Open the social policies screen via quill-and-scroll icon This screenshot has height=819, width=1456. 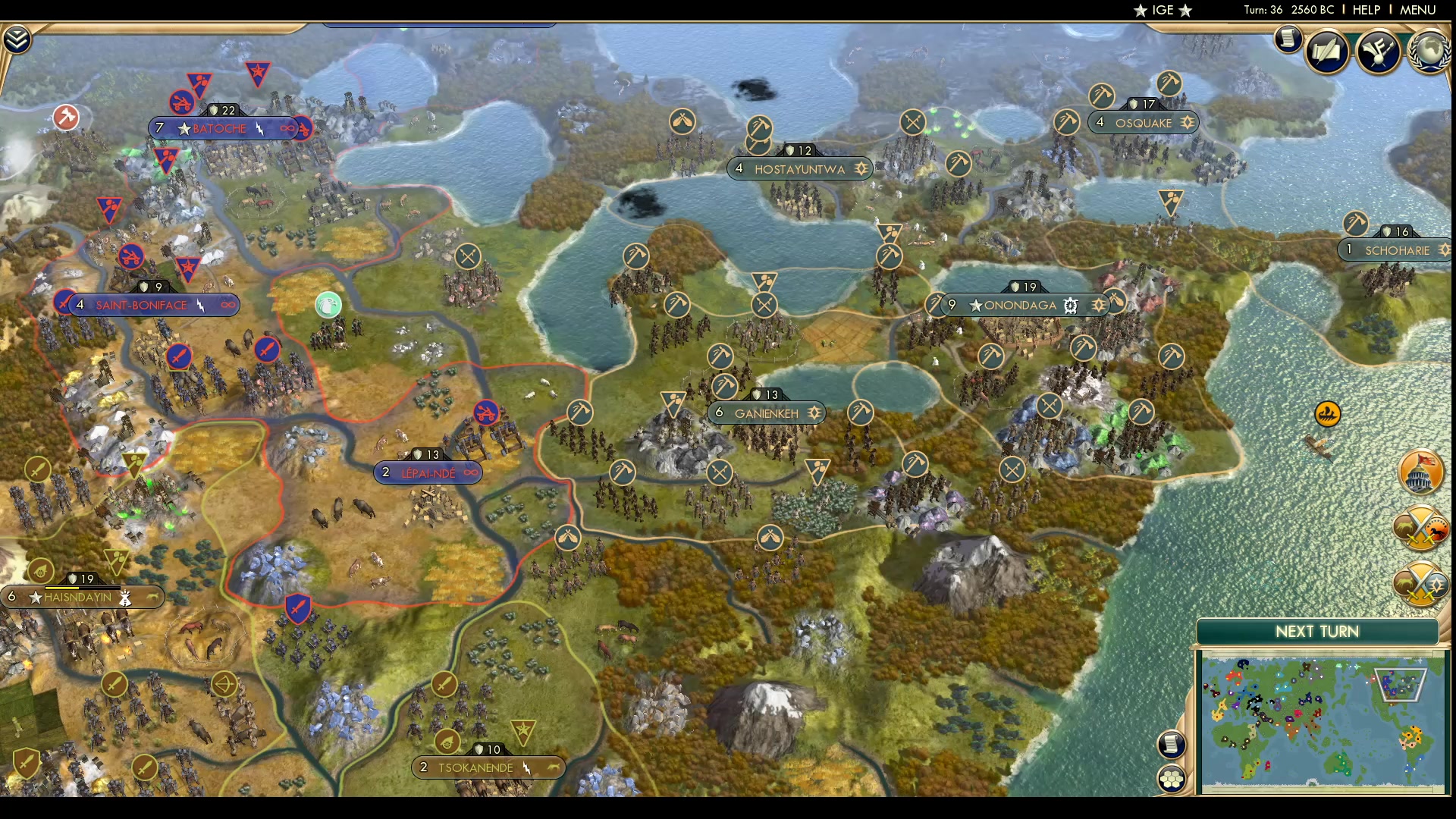pyautogui.click(x=1329, y=51)
